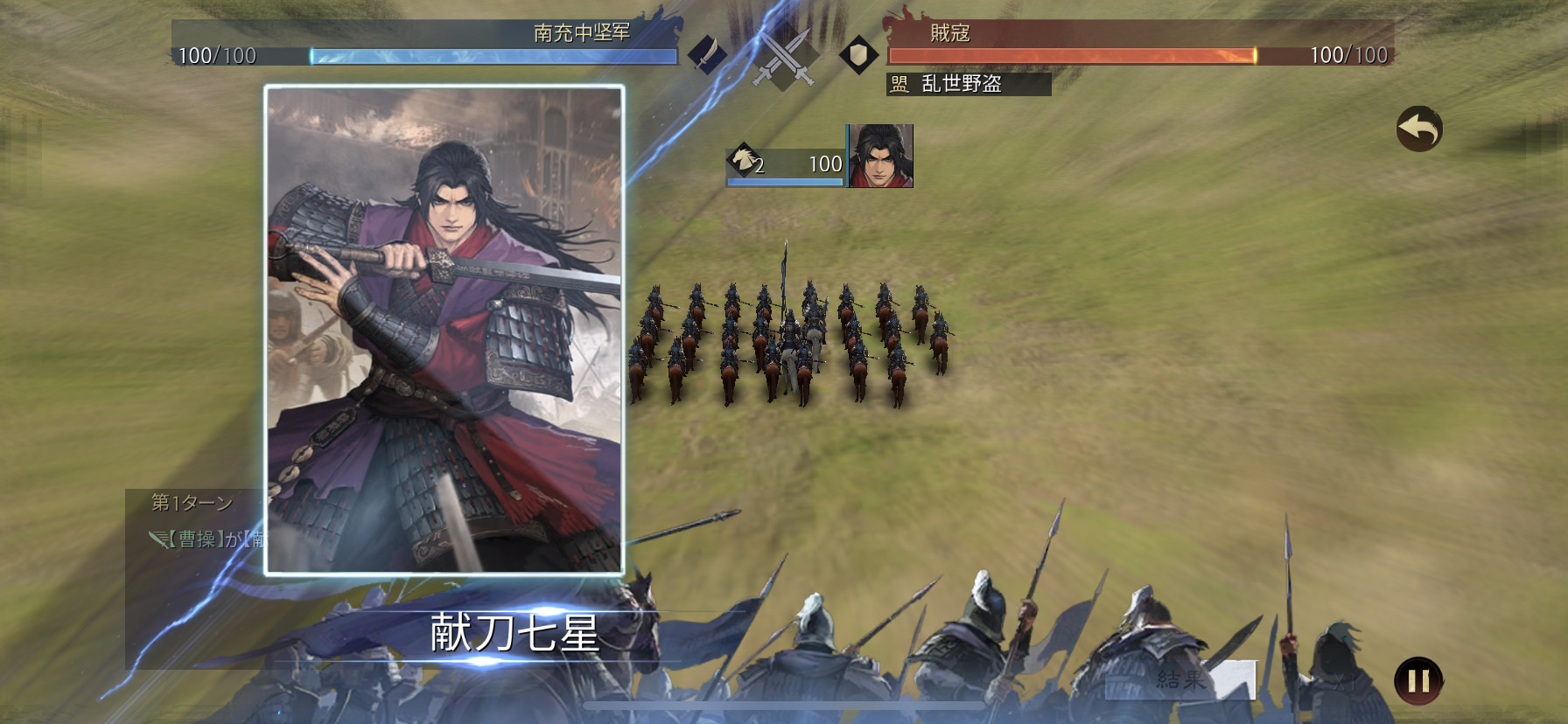Tap the shield defender icon
Screen dimensions: 1568x724
tap(859, 54)
